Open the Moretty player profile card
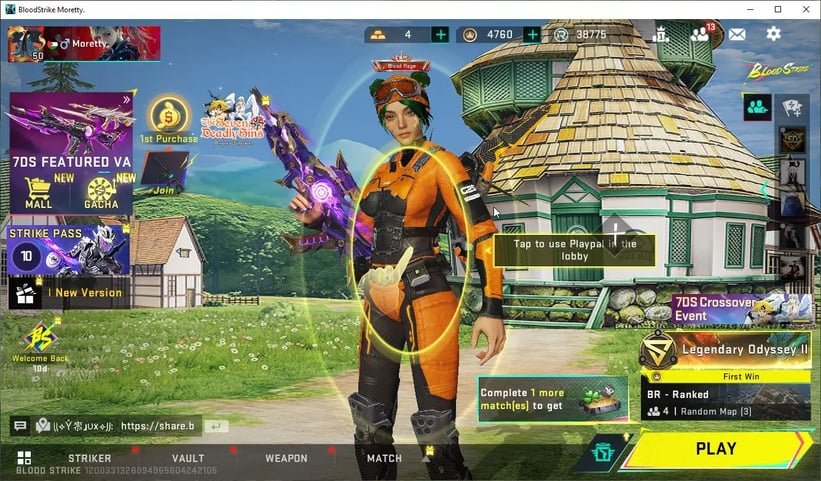This screenshot has width=821, height=481. coord(84,45)
